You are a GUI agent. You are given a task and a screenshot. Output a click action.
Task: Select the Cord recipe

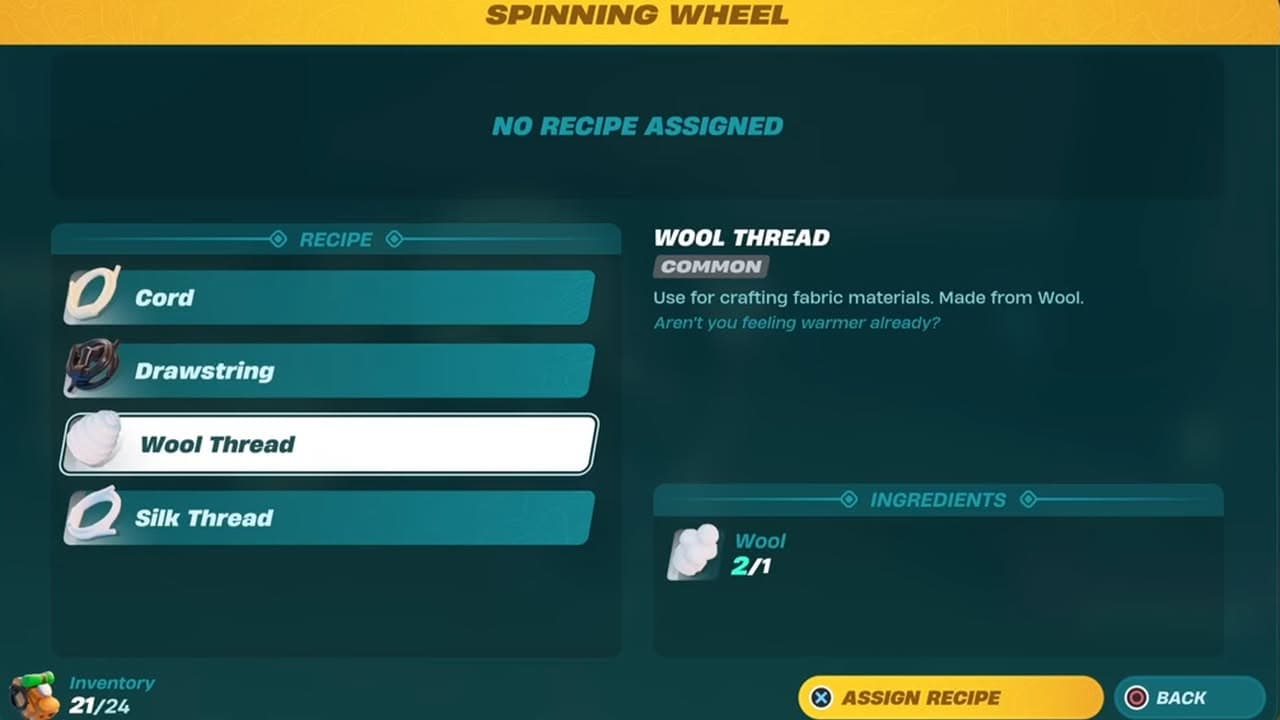click(330, 297)
